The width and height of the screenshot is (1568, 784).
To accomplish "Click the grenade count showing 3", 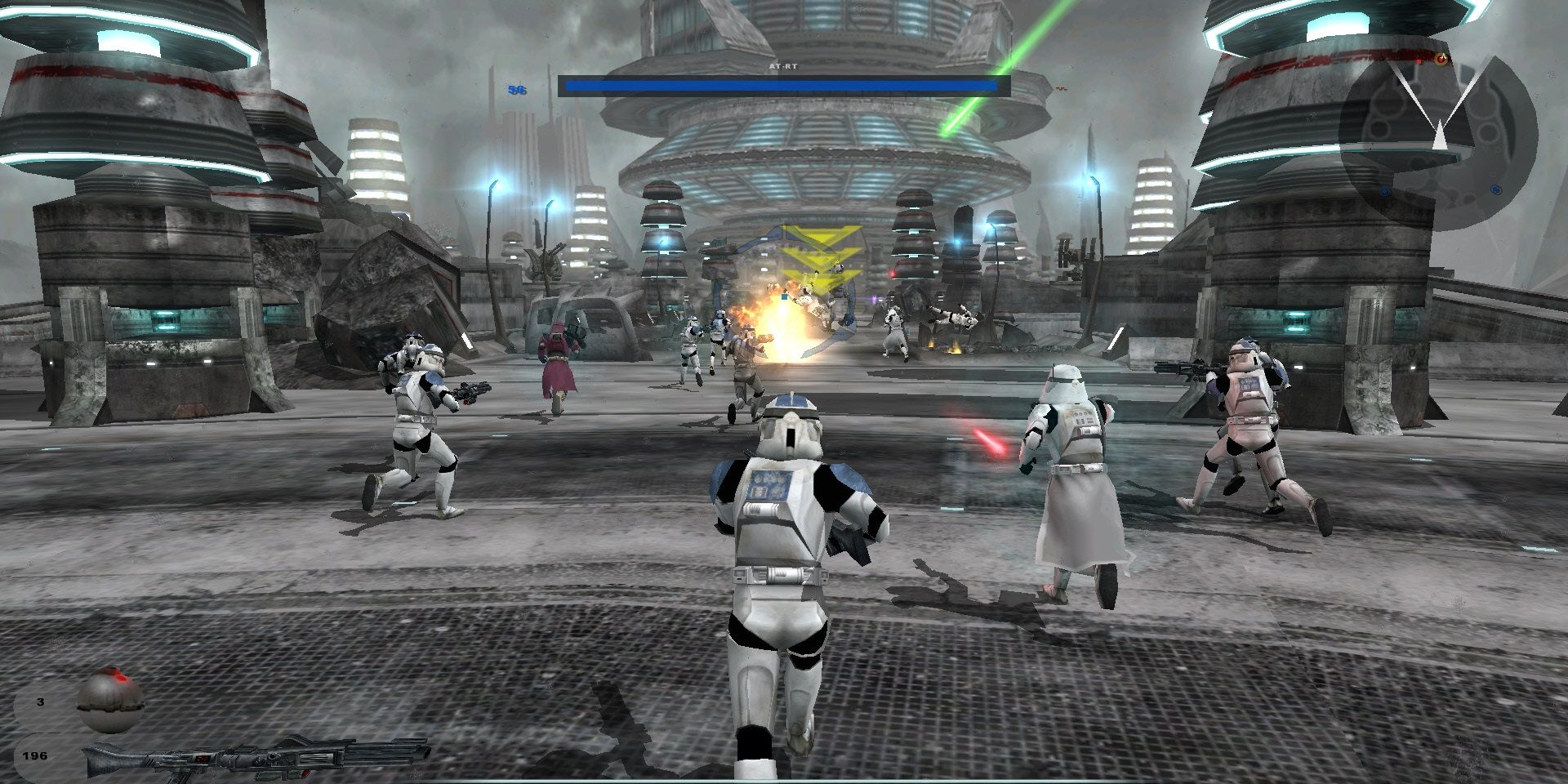I will [40, 702].
